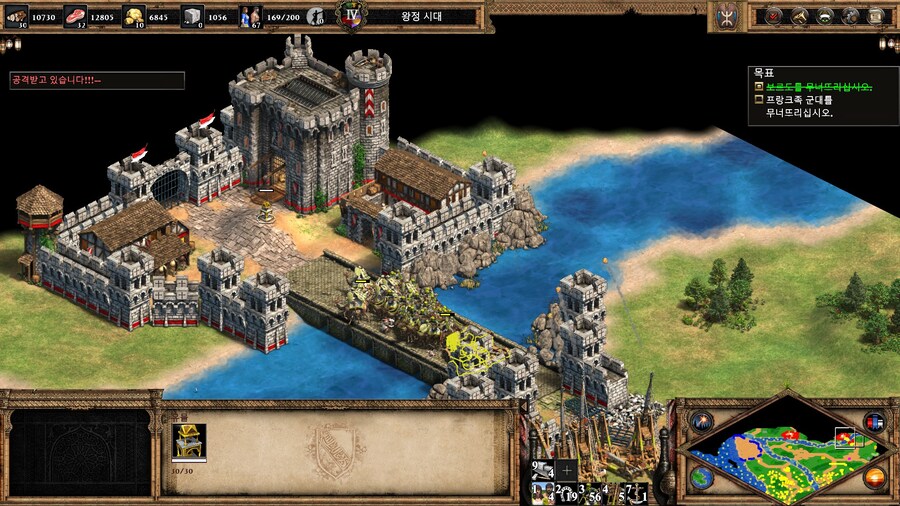Image resolution: width=900 pixels, height=506 pixels.
Task: Open the objectives checkmark button
Action: (x=774, y=16)
